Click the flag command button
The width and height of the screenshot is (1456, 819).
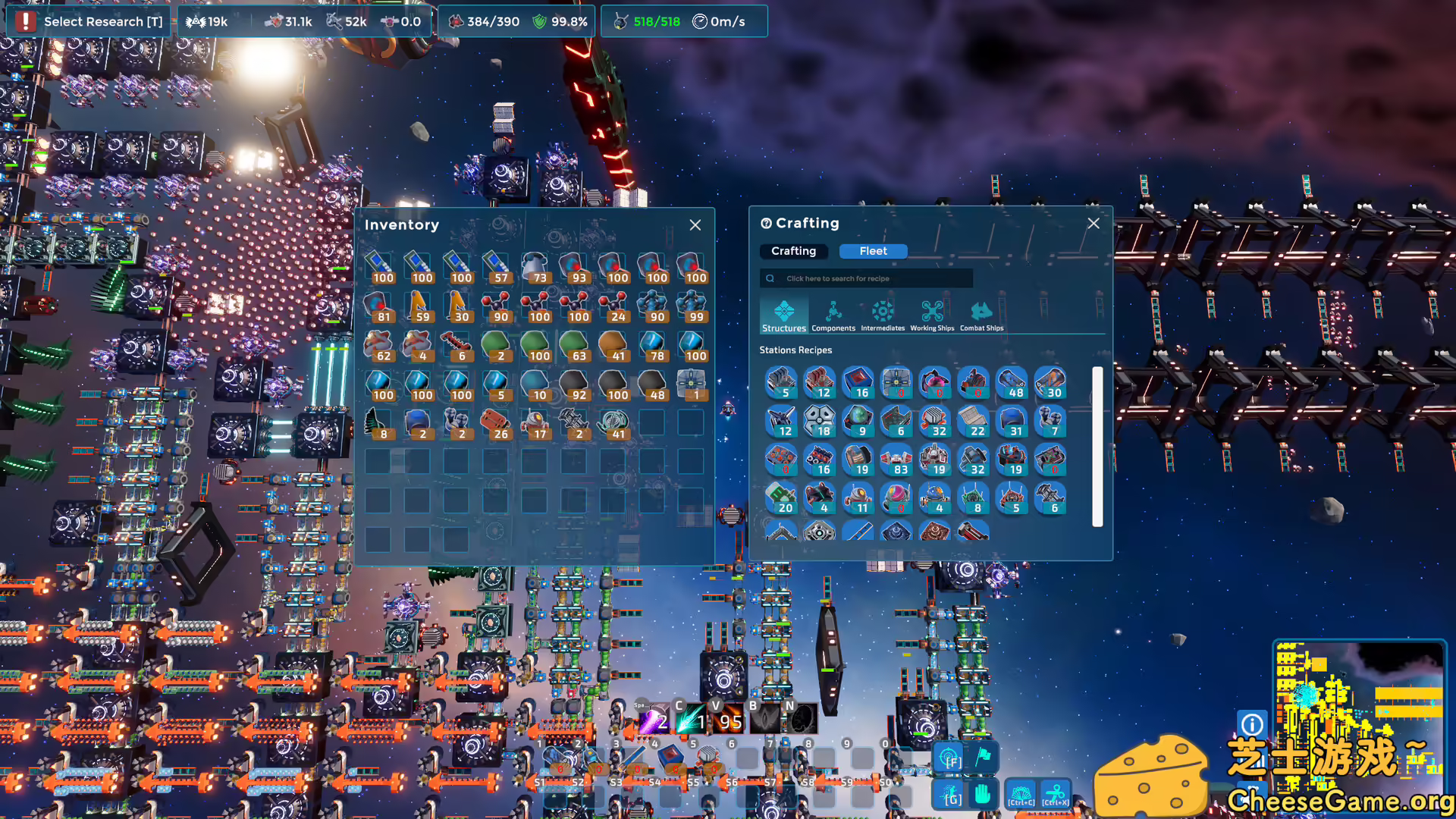(x=983, y=756)
